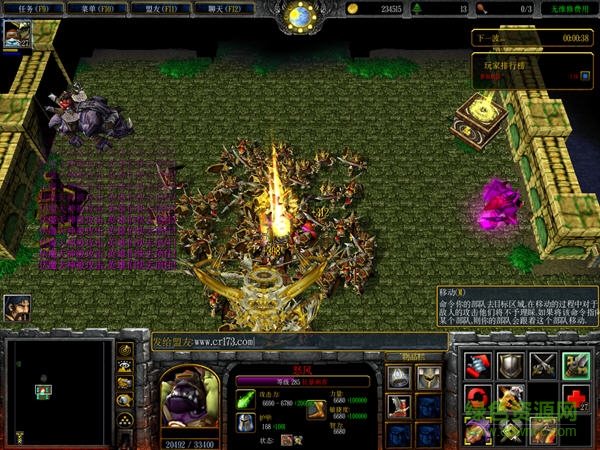The width and height of the screenshot is (600, 450).
Task: Activate the red gauntlet Move command
Action: click(x=478, y=366)
